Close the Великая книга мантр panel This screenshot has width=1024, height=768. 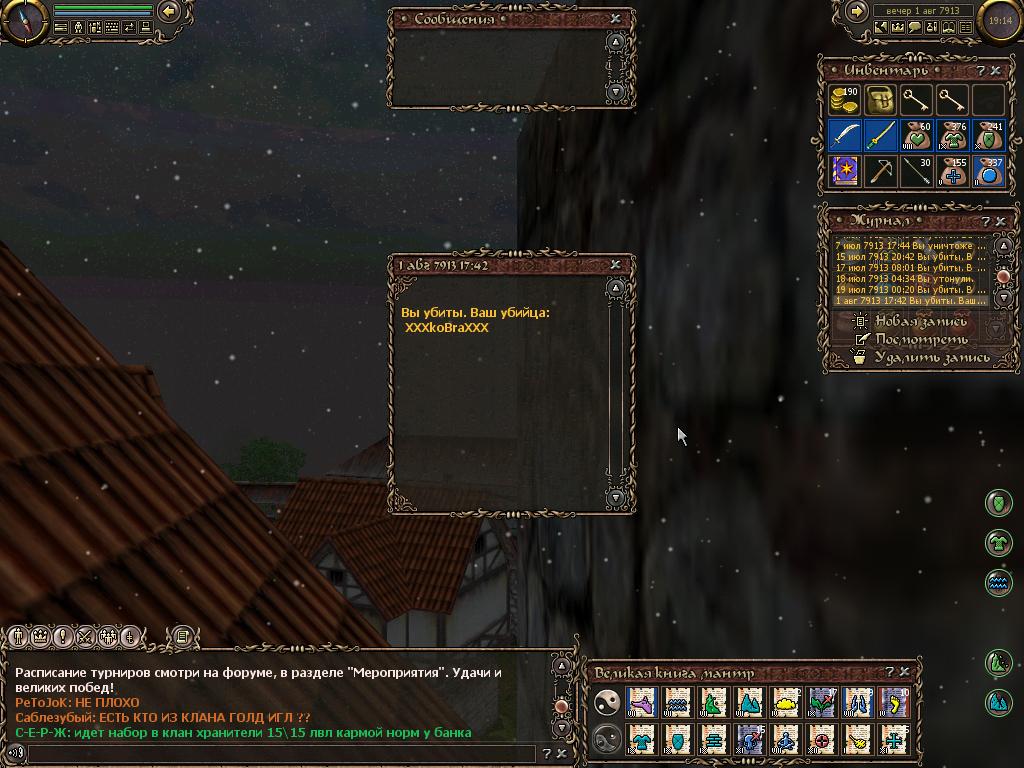(905, 672)
